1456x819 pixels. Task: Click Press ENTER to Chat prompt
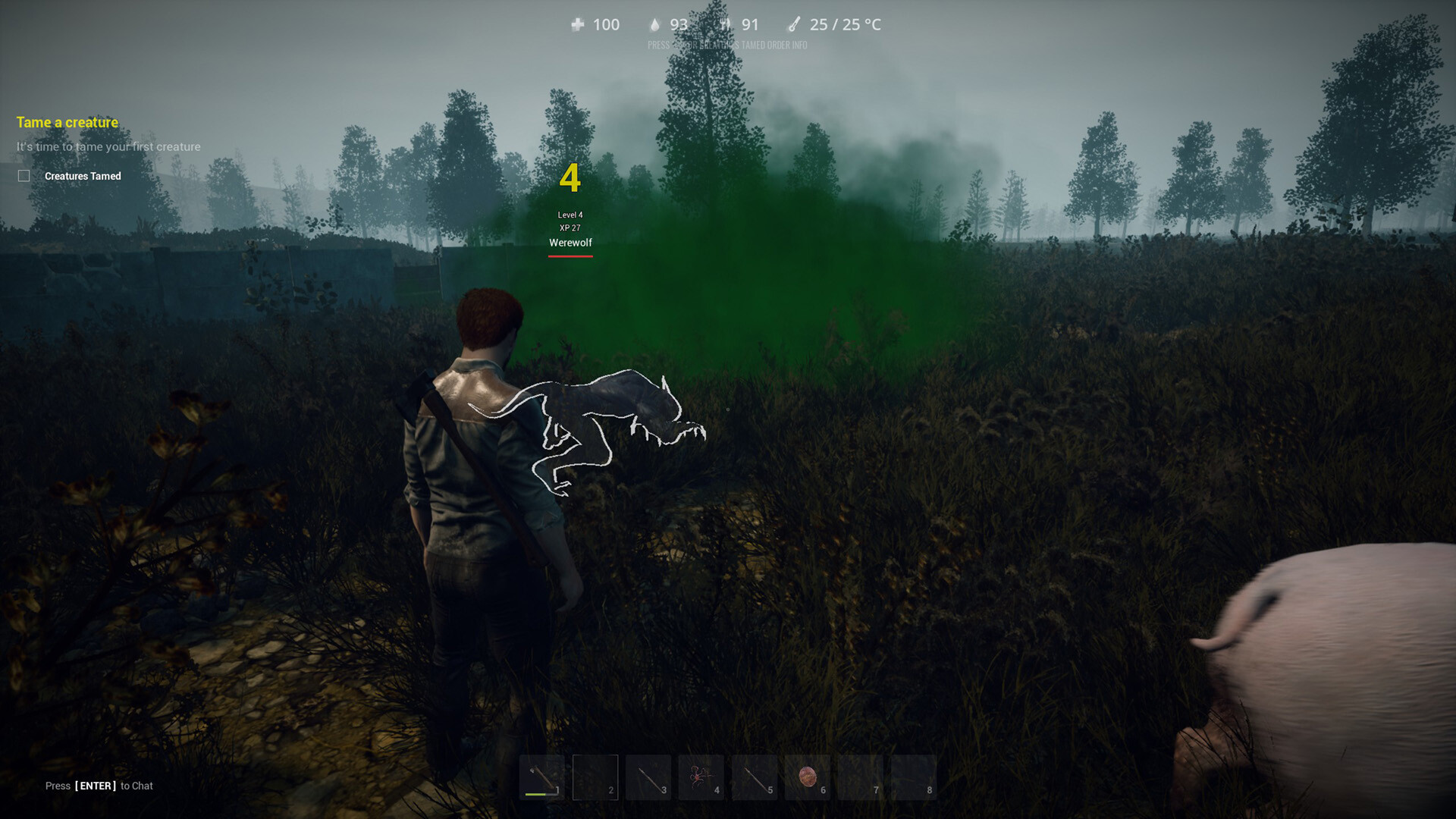click(99, 786)
